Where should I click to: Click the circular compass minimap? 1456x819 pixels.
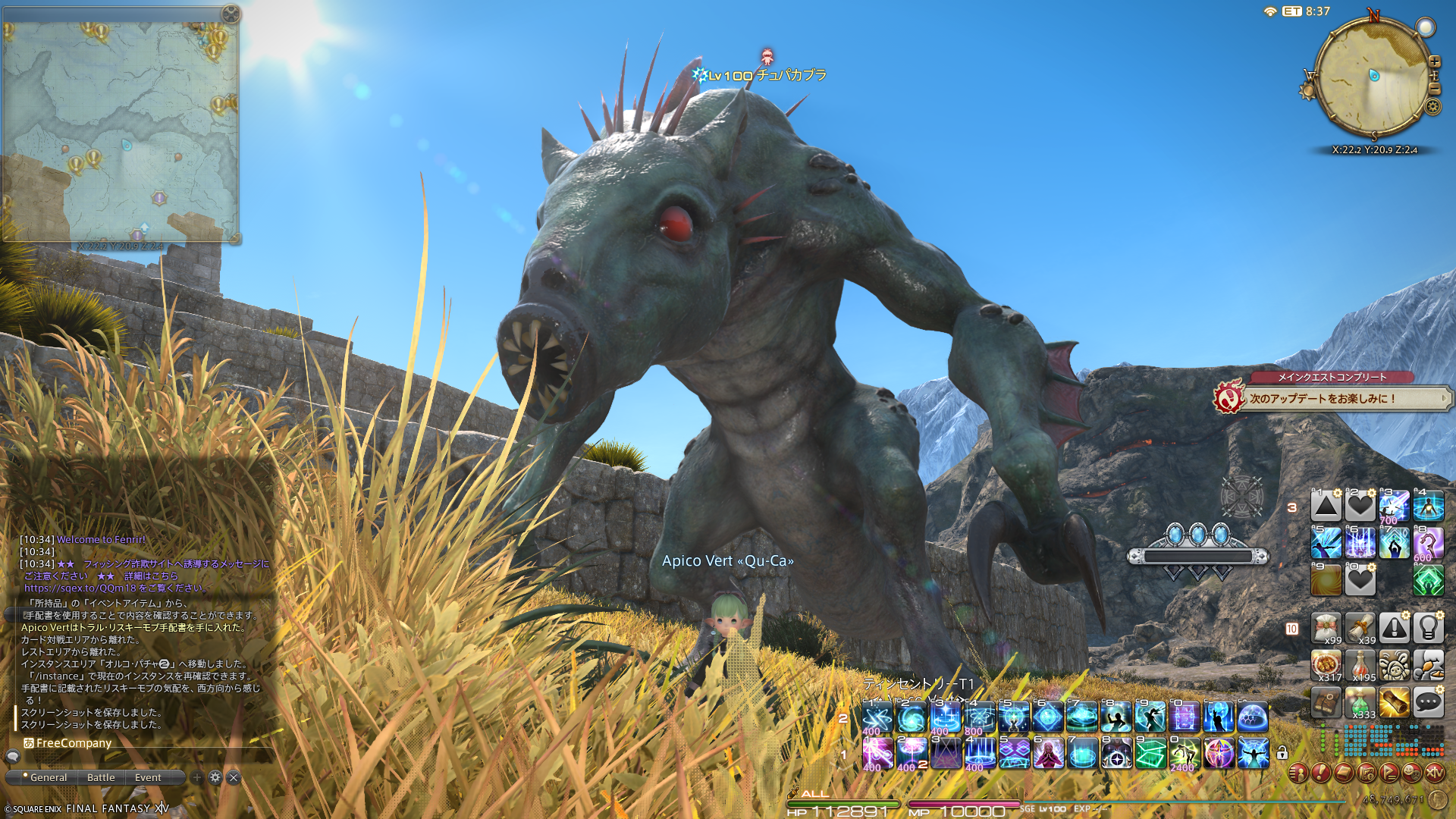pyautogui.click(x=1373, y=76)
